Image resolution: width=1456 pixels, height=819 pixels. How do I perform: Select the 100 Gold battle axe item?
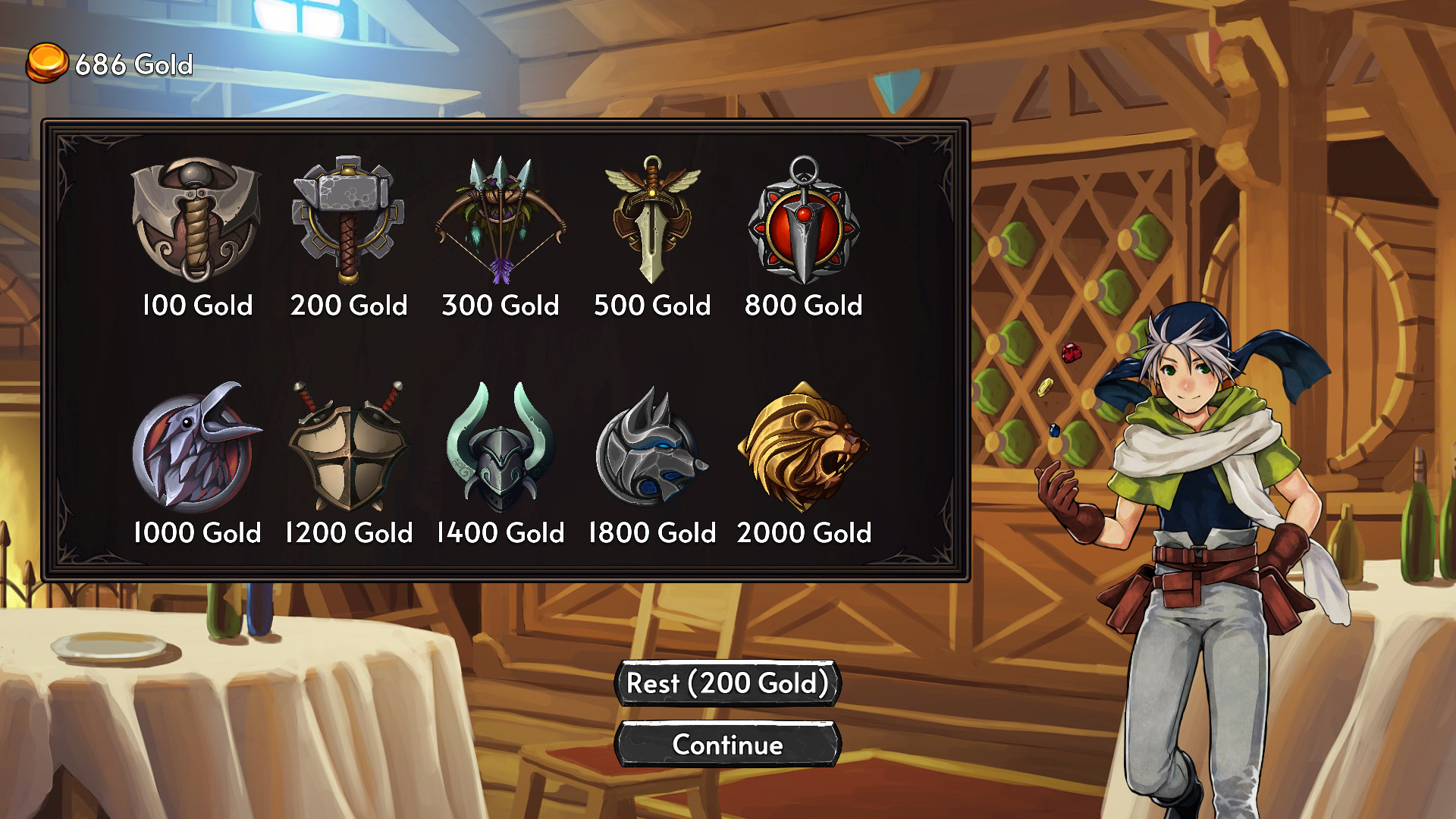click(196, 220)
